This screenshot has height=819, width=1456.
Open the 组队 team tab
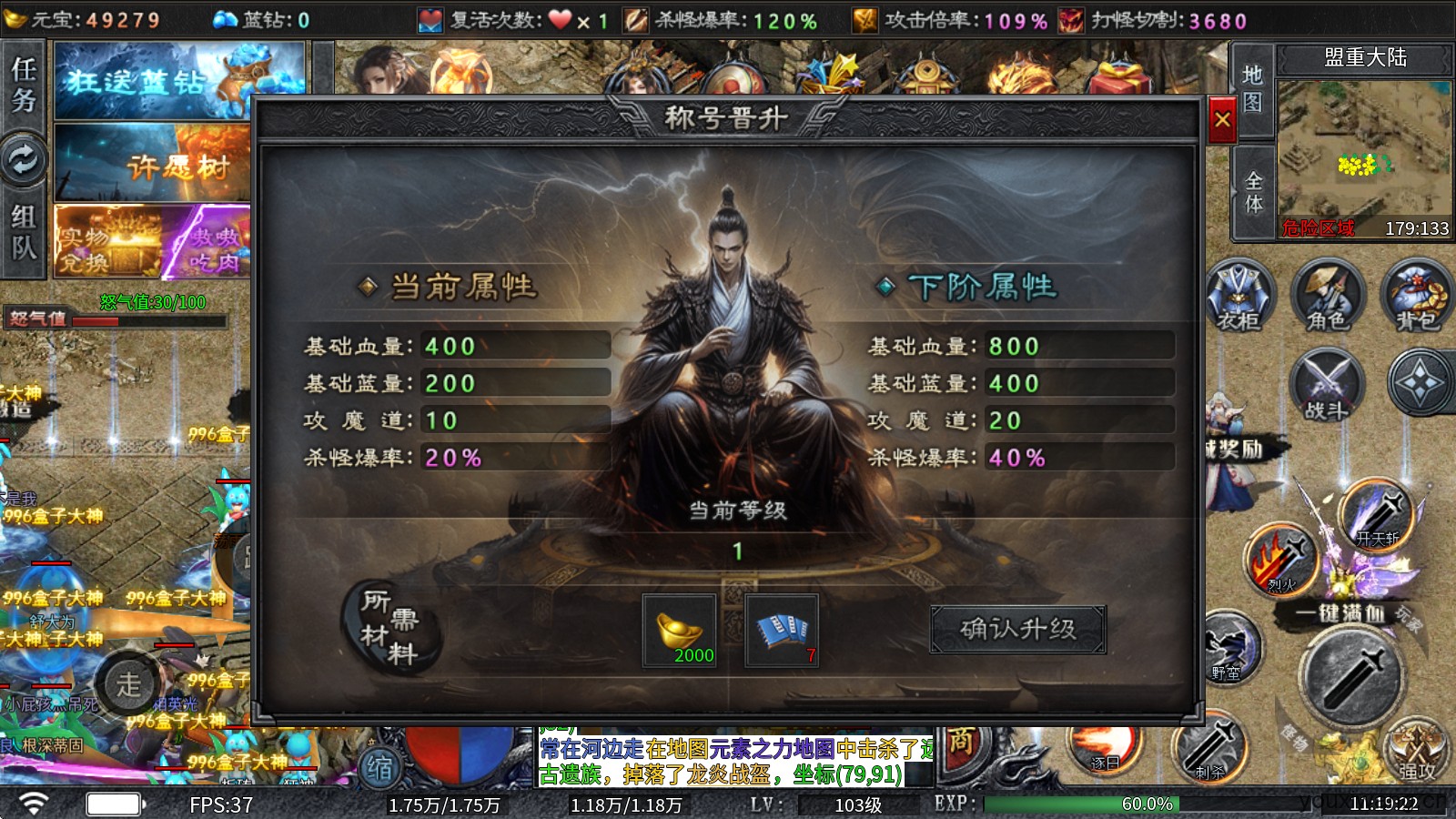[24, 231]
